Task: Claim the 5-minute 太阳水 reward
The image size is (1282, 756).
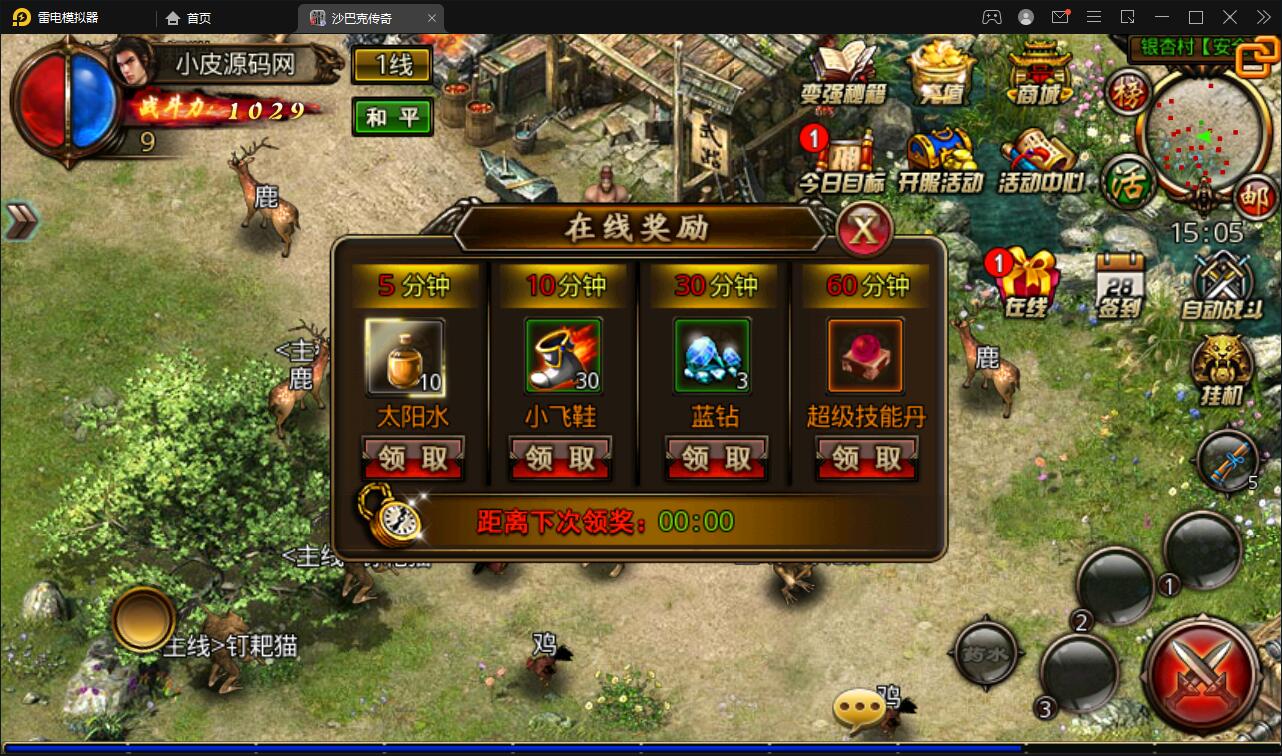Action: (x=413, y=459)
